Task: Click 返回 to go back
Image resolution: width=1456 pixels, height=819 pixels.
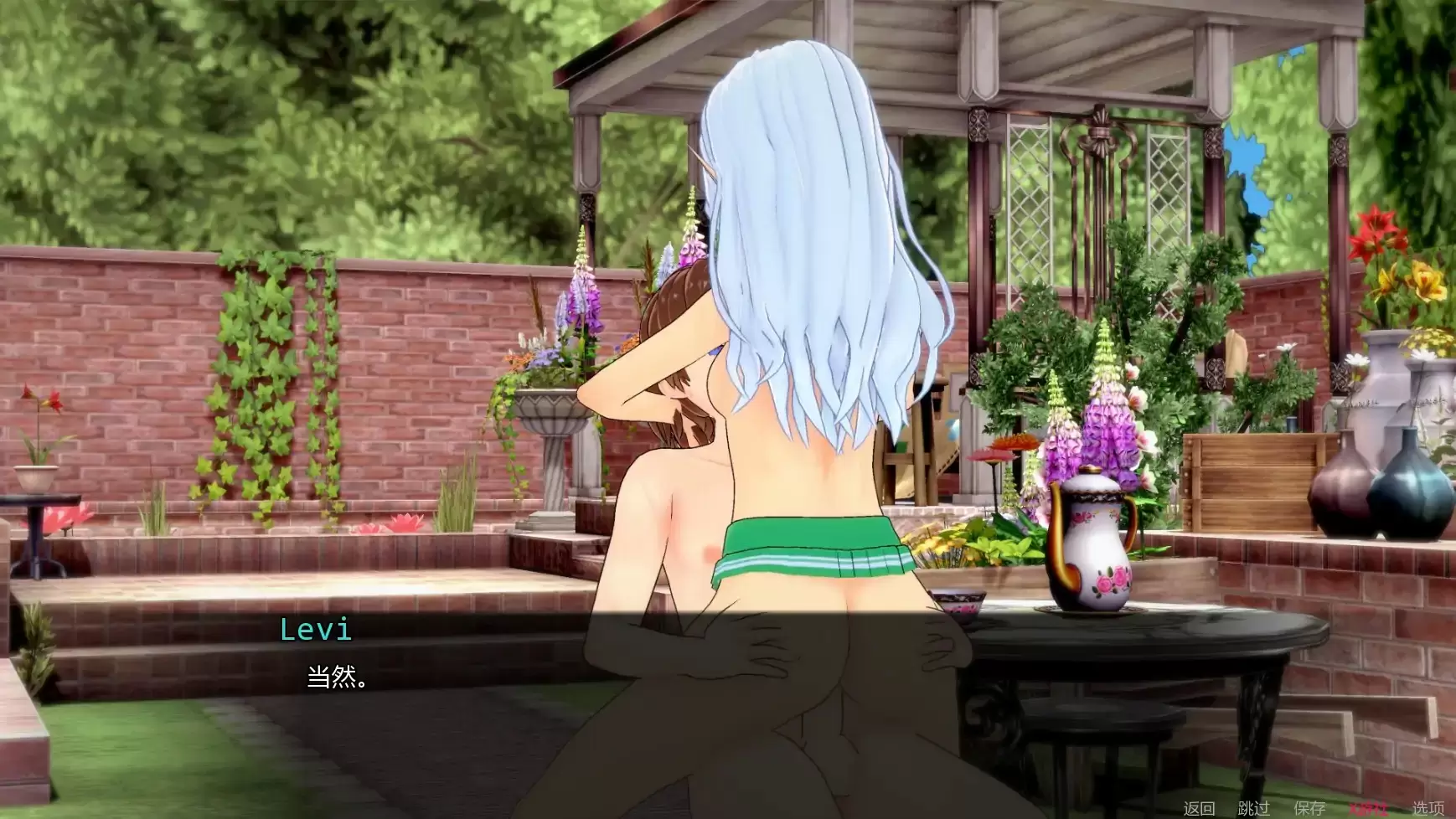Action: tap(1200, 806)
